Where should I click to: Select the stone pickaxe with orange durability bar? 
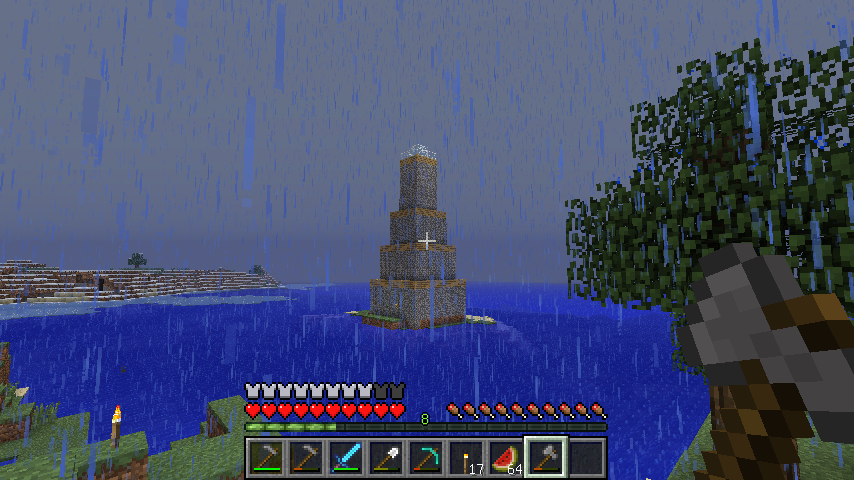(x=306, y=458)
